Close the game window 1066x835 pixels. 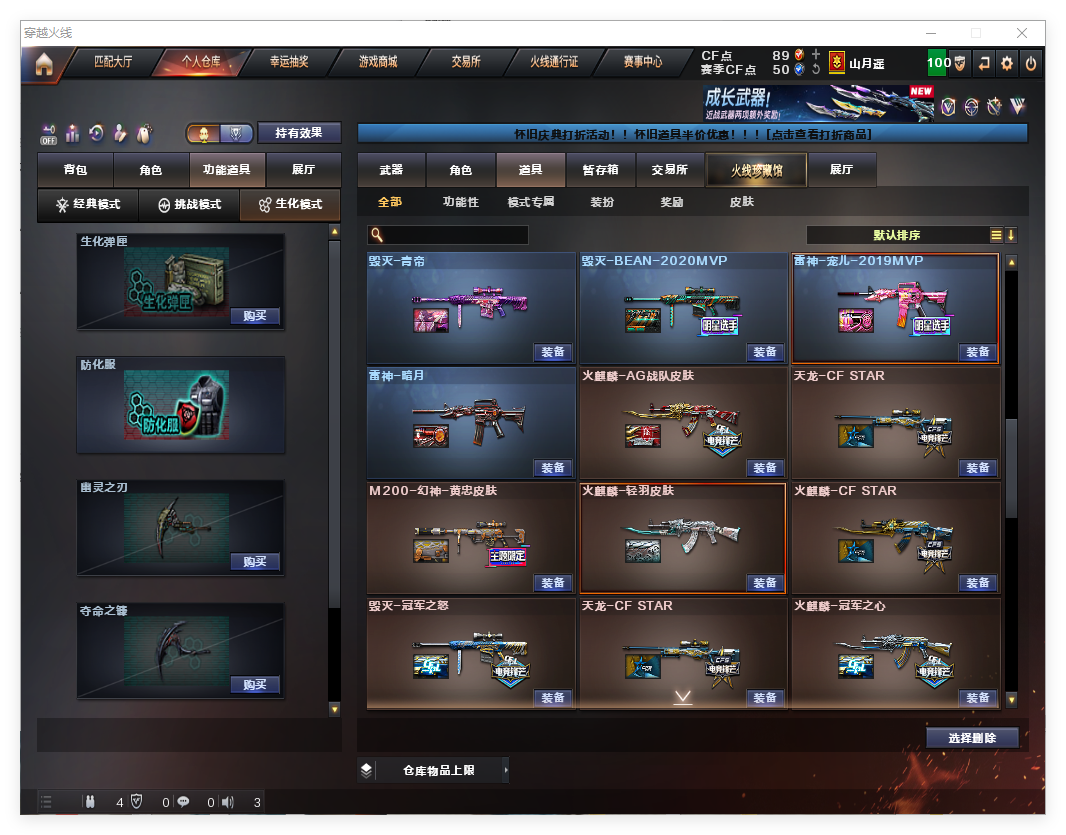(x=1022, y=33)
